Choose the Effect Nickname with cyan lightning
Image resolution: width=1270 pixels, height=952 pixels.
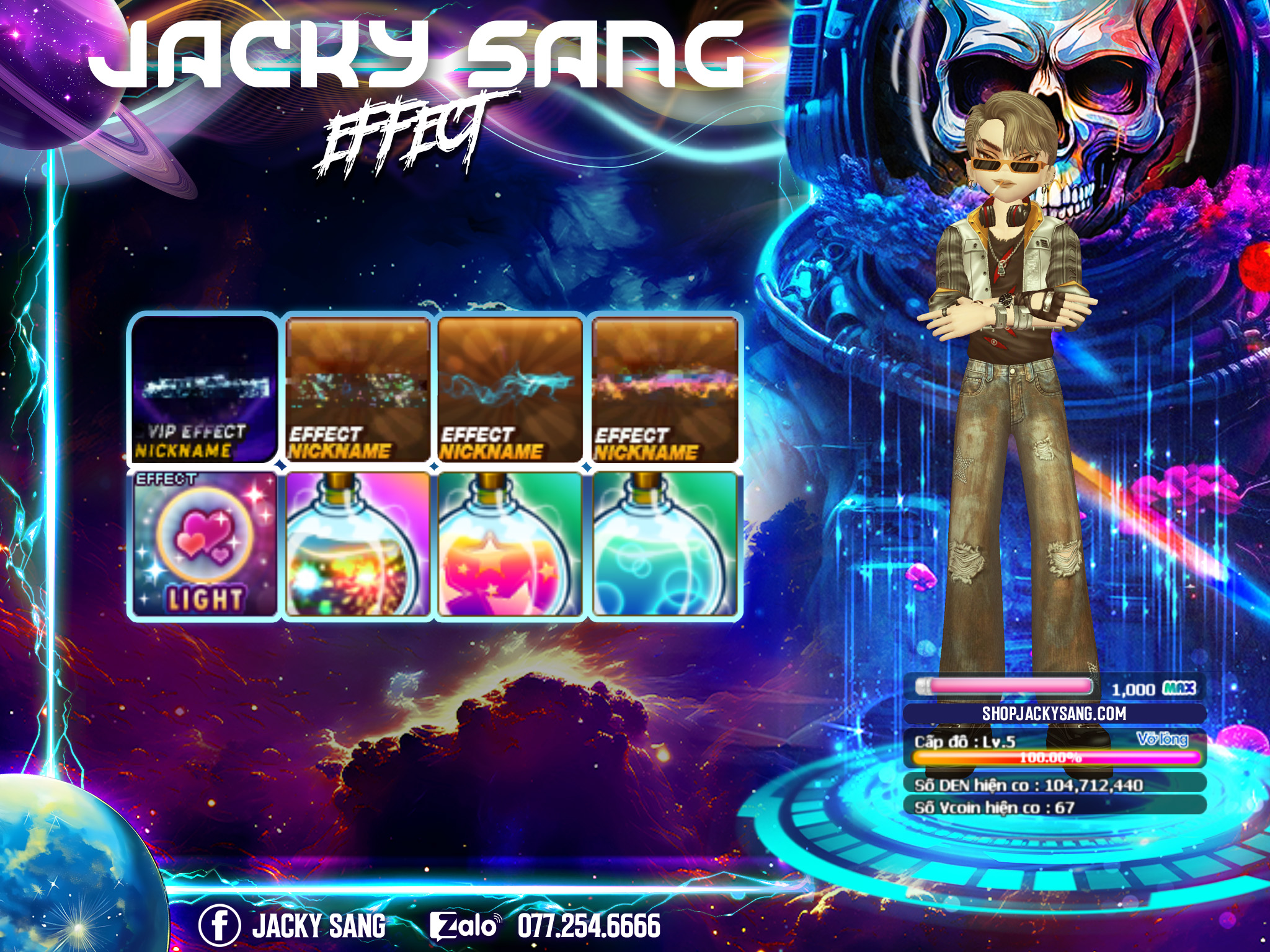[510, 389]
